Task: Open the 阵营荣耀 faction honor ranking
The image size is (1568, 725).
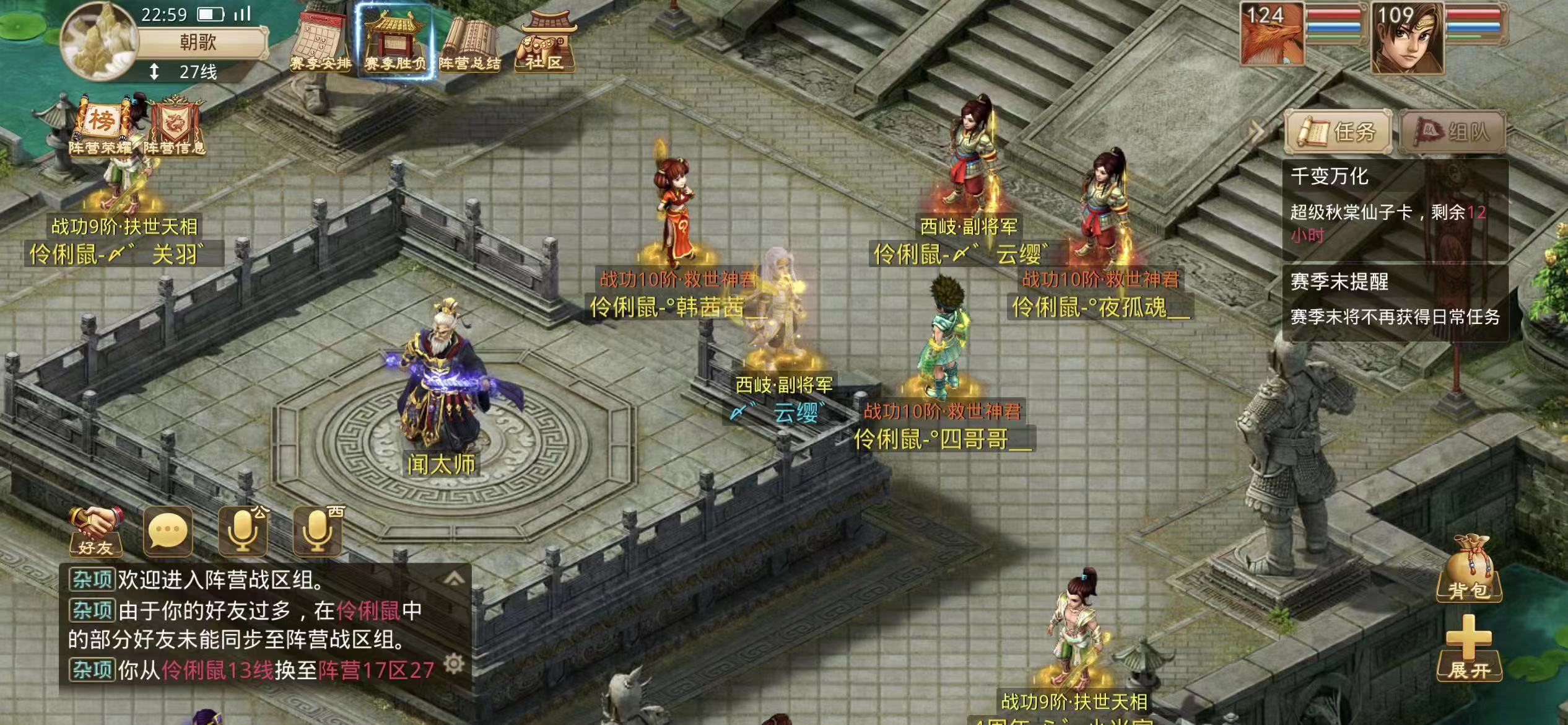Action: (x=101, y=127)
